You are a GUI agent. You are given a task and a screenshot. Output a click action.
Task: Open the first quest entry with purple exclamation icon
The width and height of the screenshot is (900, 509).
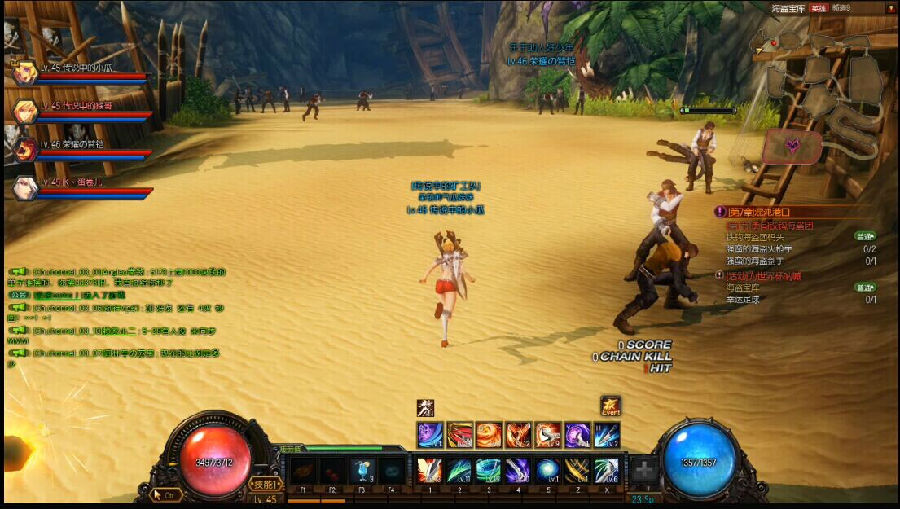719,212
